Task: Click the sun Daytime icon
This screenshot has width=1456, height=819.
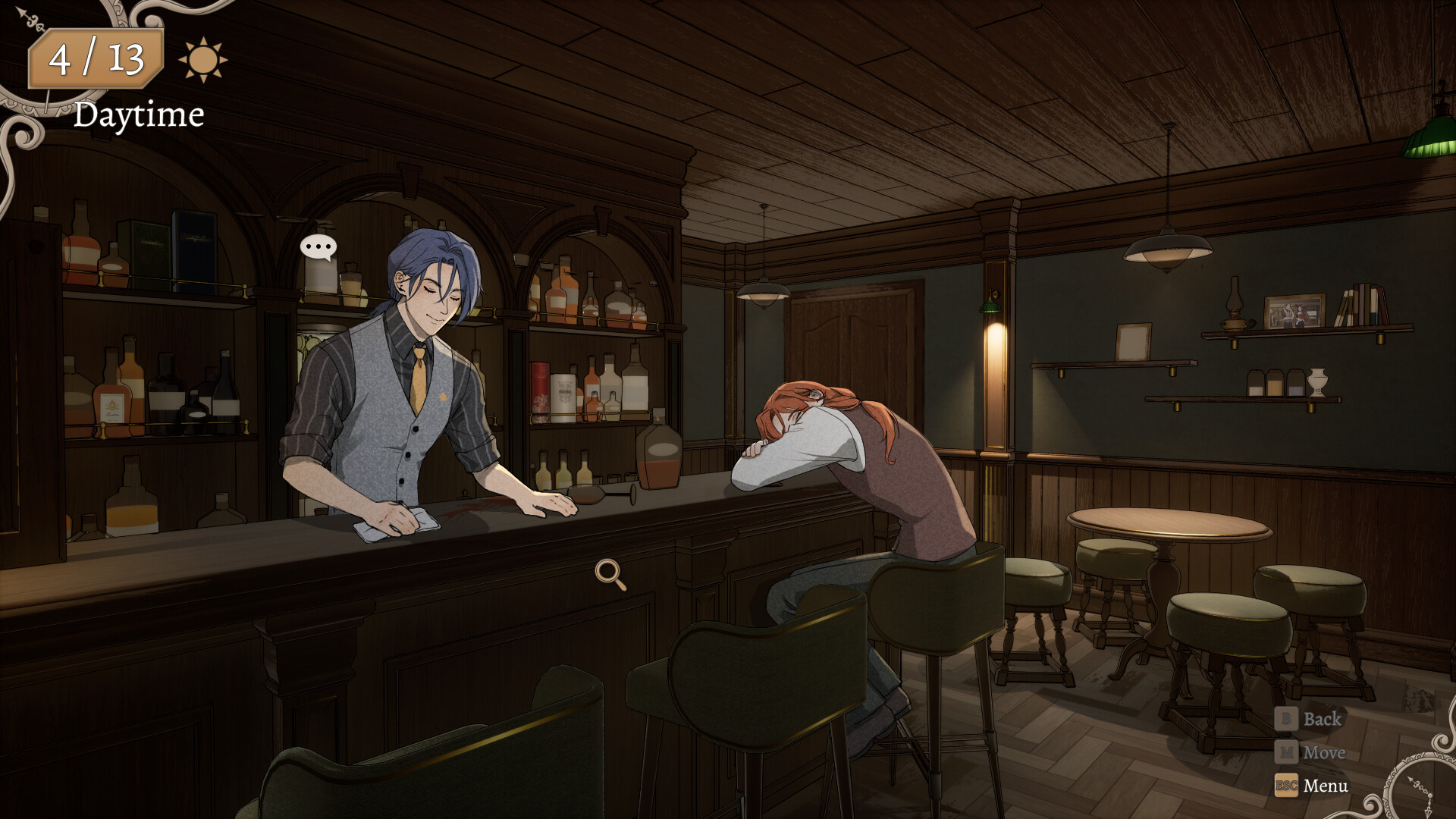Action: click(x=202, y=61)
